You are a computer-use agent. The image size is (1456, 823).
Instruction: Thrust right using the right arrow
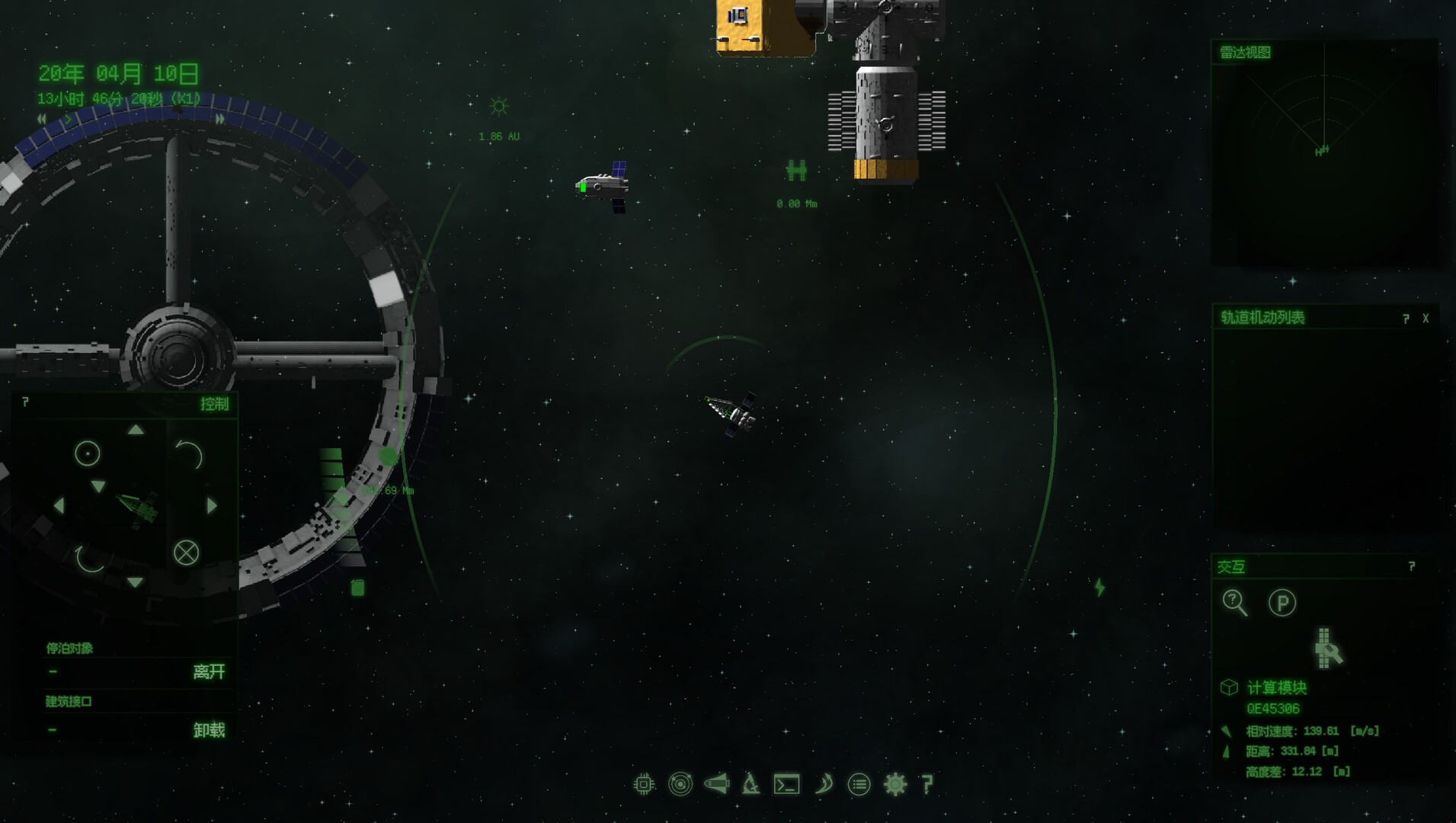213,505
